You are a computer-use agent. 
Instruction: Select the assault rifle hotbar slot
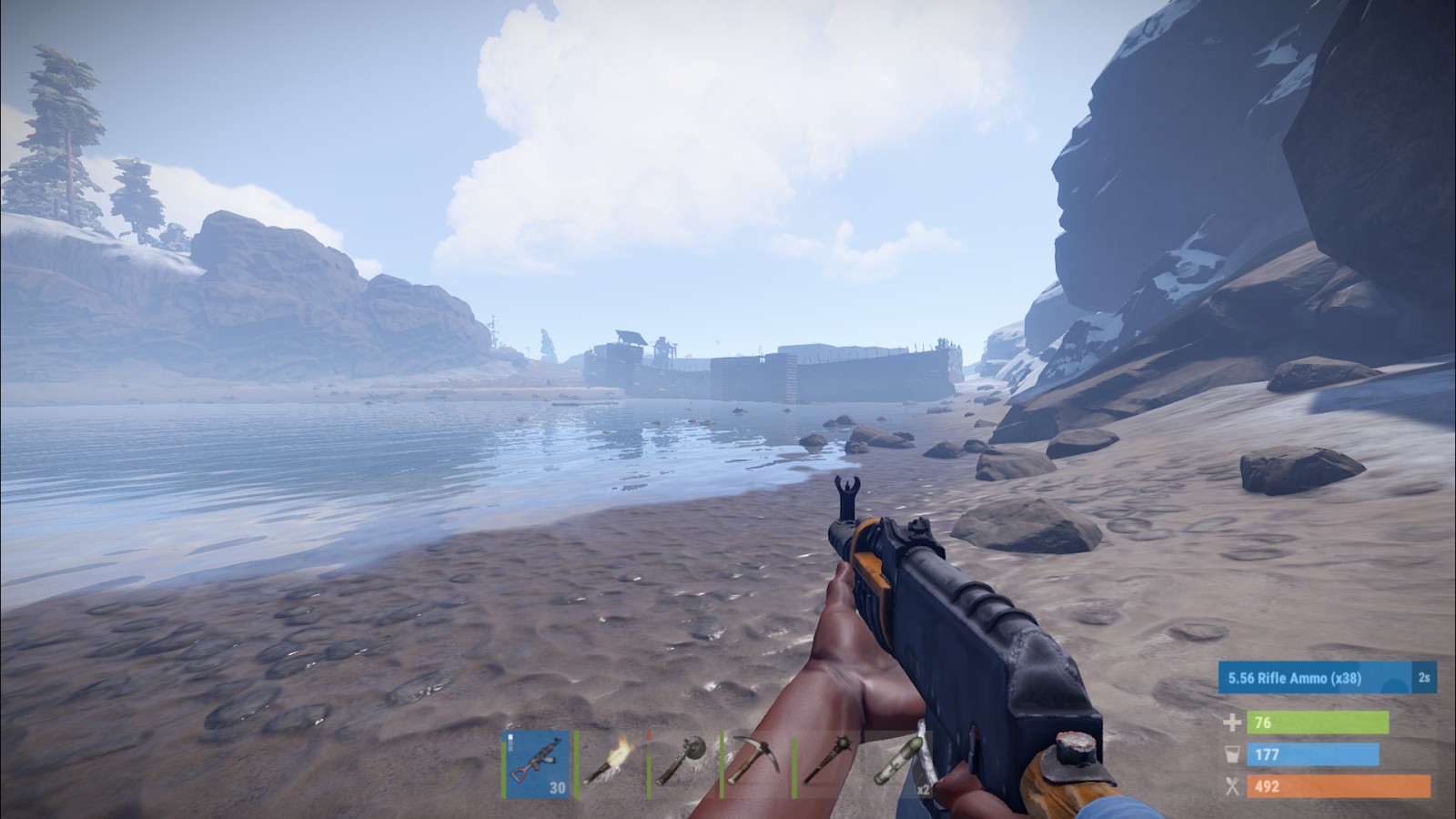(x=537, y=764)
